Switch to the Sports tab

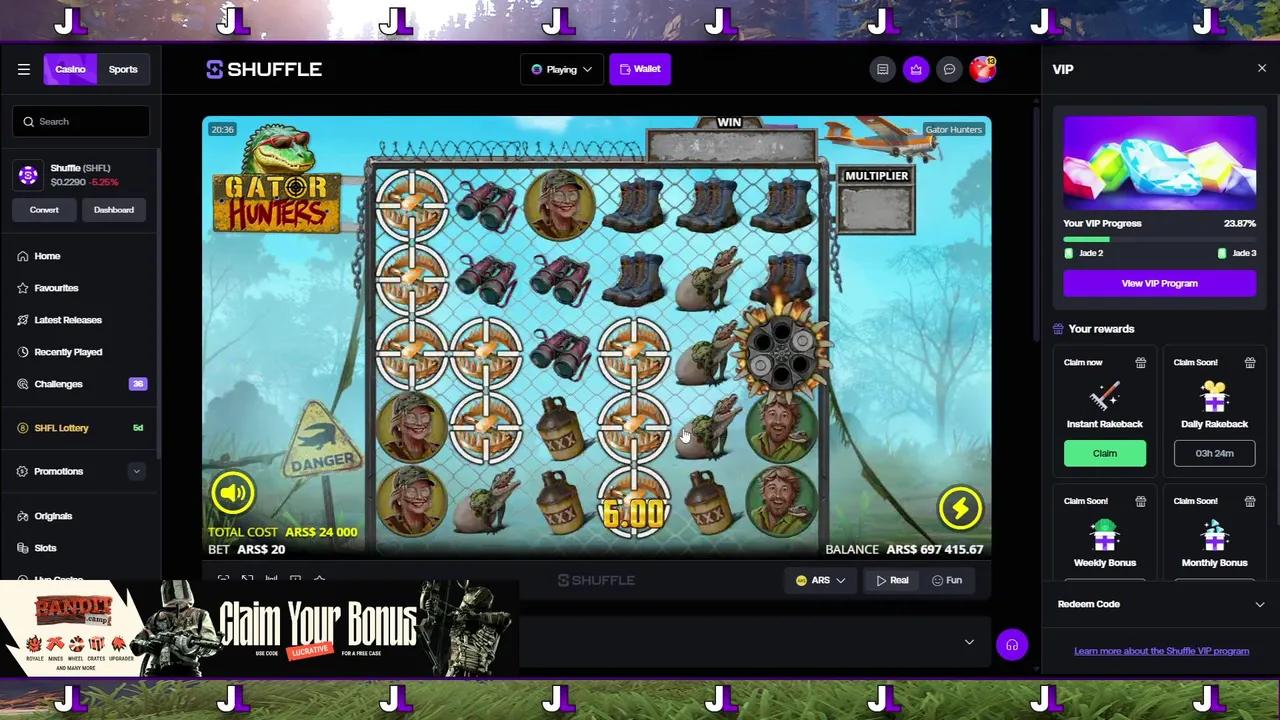(122, 69)
